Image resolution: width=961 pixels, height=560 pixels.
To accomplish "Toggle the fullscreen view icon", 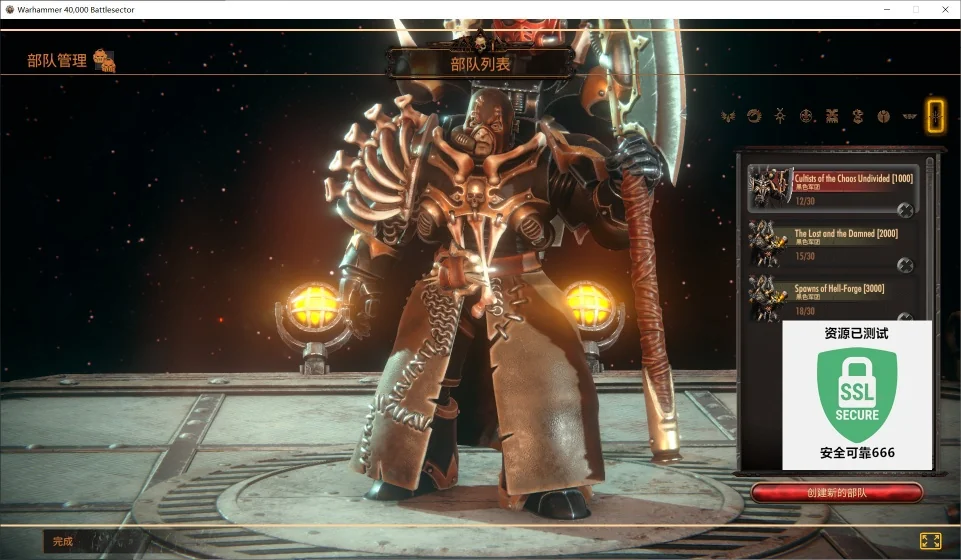I will [x=930, y=541].
